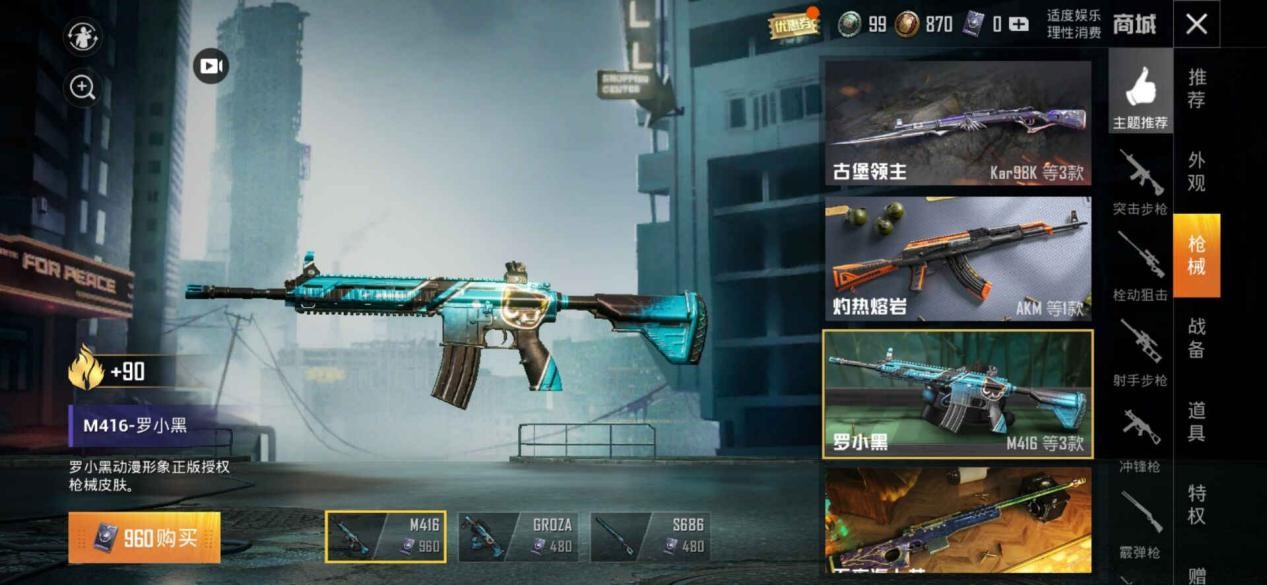Click the magnifier zoom icon
This screenshot has width=1267, height=585.
point(82,88)
